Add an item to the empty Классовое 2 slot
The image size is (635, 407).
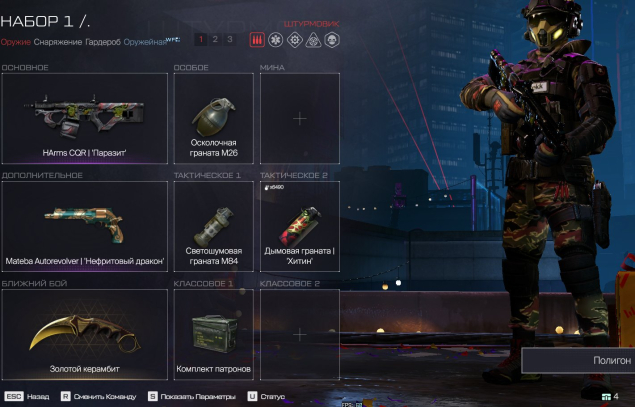(x=299, y=335)
